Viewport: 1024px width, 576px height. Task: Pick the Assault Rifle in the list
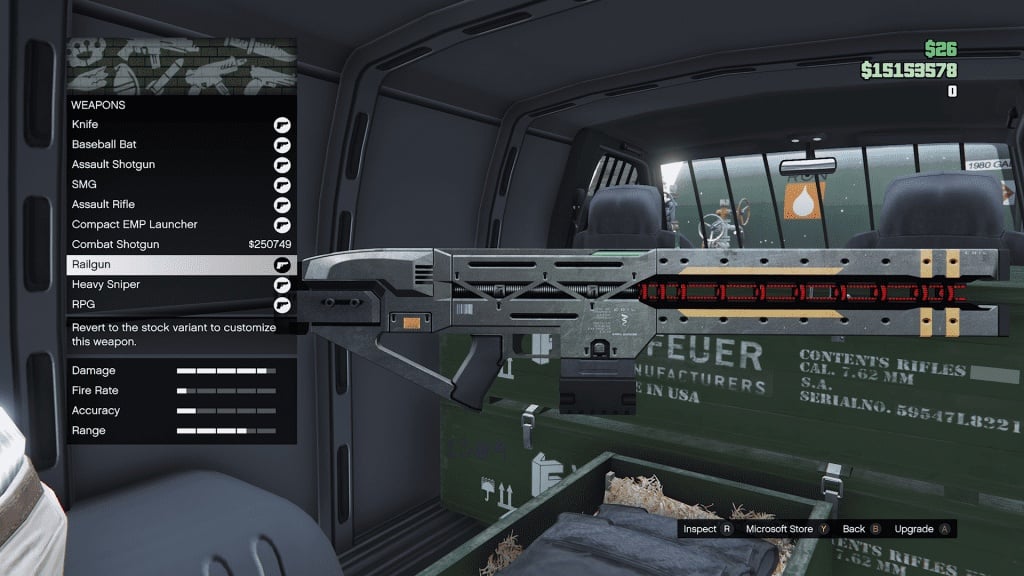click(181, 205)
